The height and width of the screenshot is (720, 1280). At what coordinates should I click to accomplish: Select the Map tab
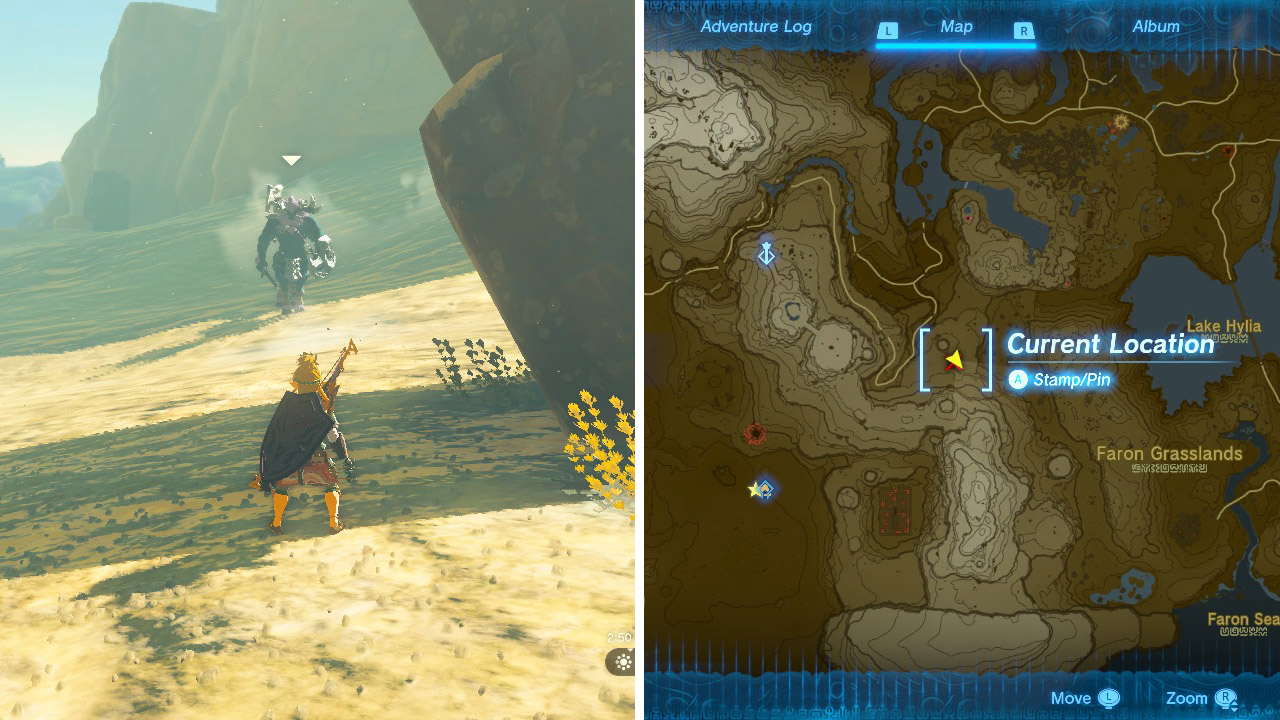[x=957, y=27]
